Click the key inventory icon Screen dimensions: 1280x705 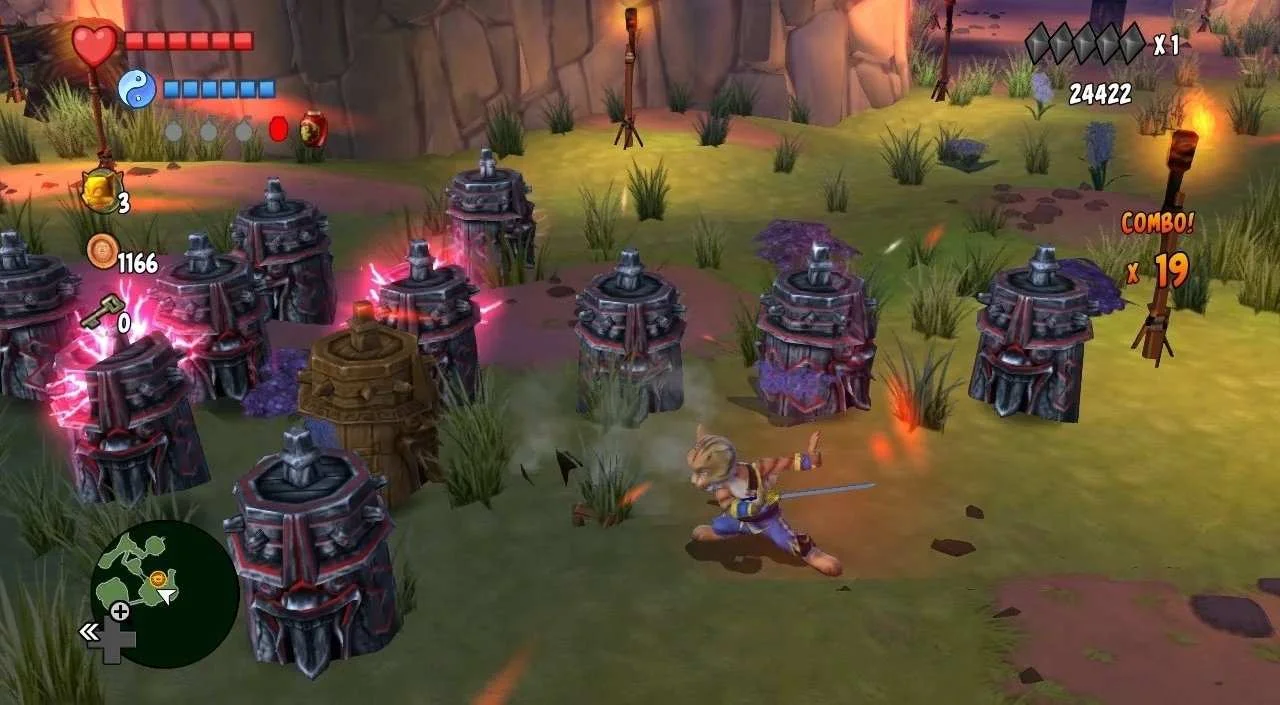point(97,315)
